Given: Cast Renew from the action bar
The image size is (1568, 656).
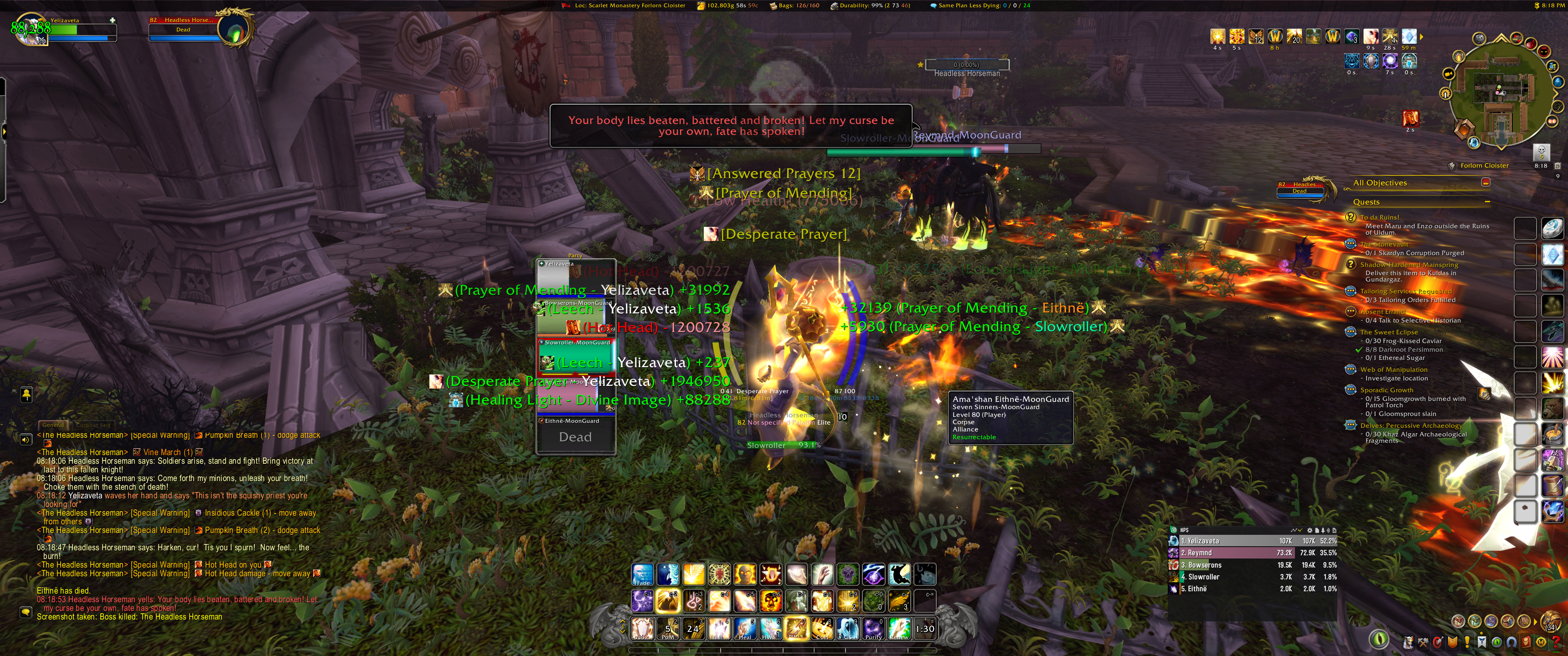Looking at the screenshot, I should pos(899,628).
